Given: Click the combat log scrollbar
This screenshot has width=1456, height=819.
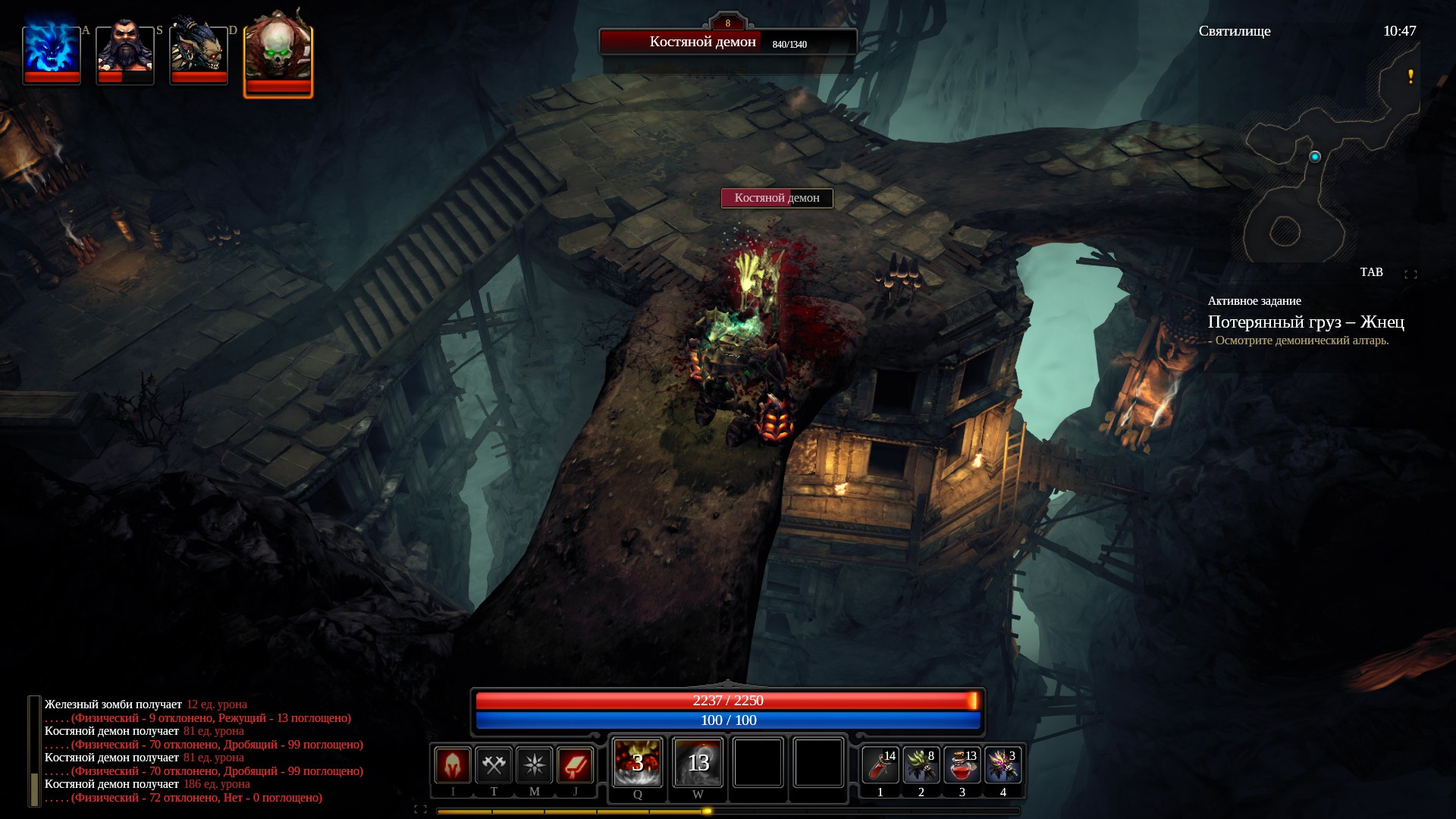Looking at the screenshot, I should pos(34,751).
